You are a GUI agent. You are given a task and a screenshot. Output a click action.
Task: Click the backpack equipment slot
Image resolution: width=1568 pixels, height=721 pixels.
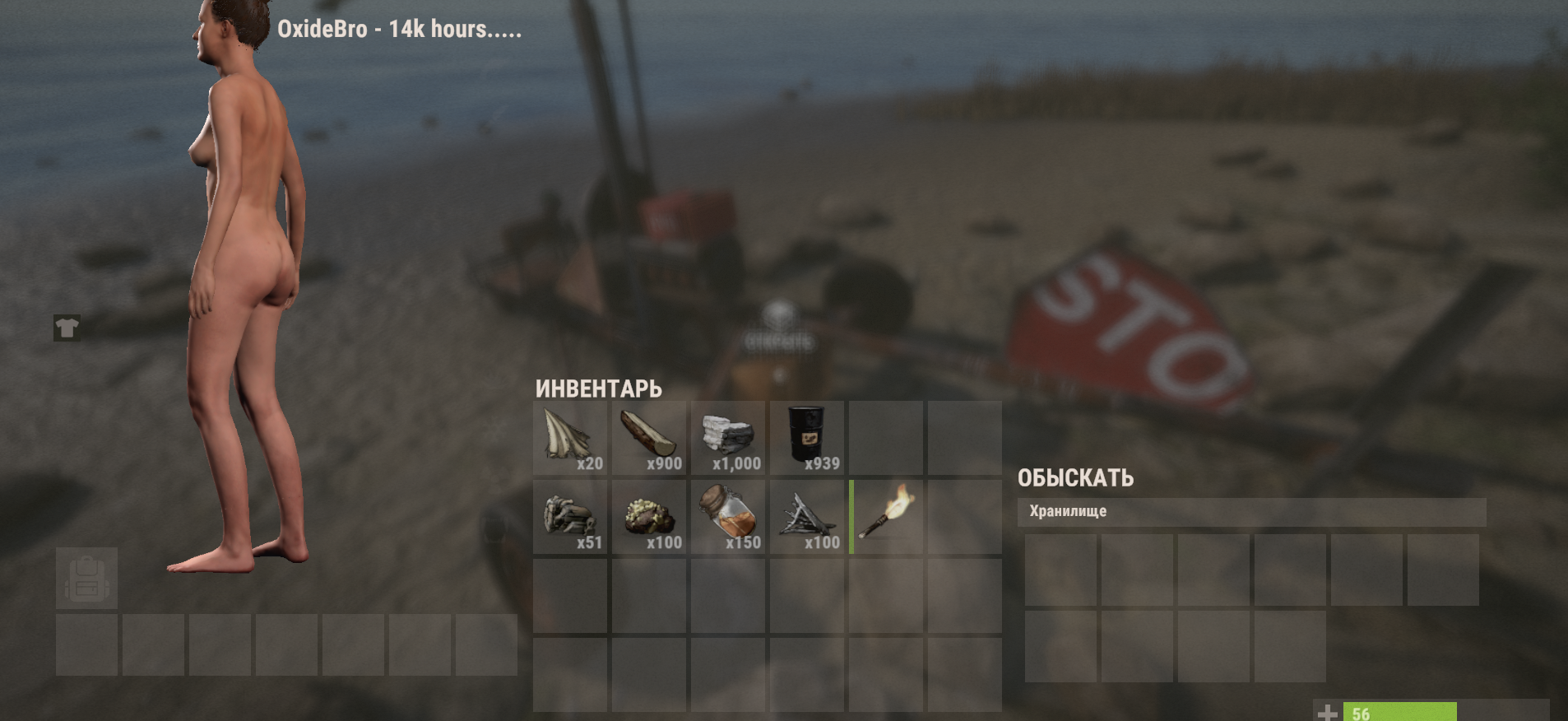click(x=86, y=579)
